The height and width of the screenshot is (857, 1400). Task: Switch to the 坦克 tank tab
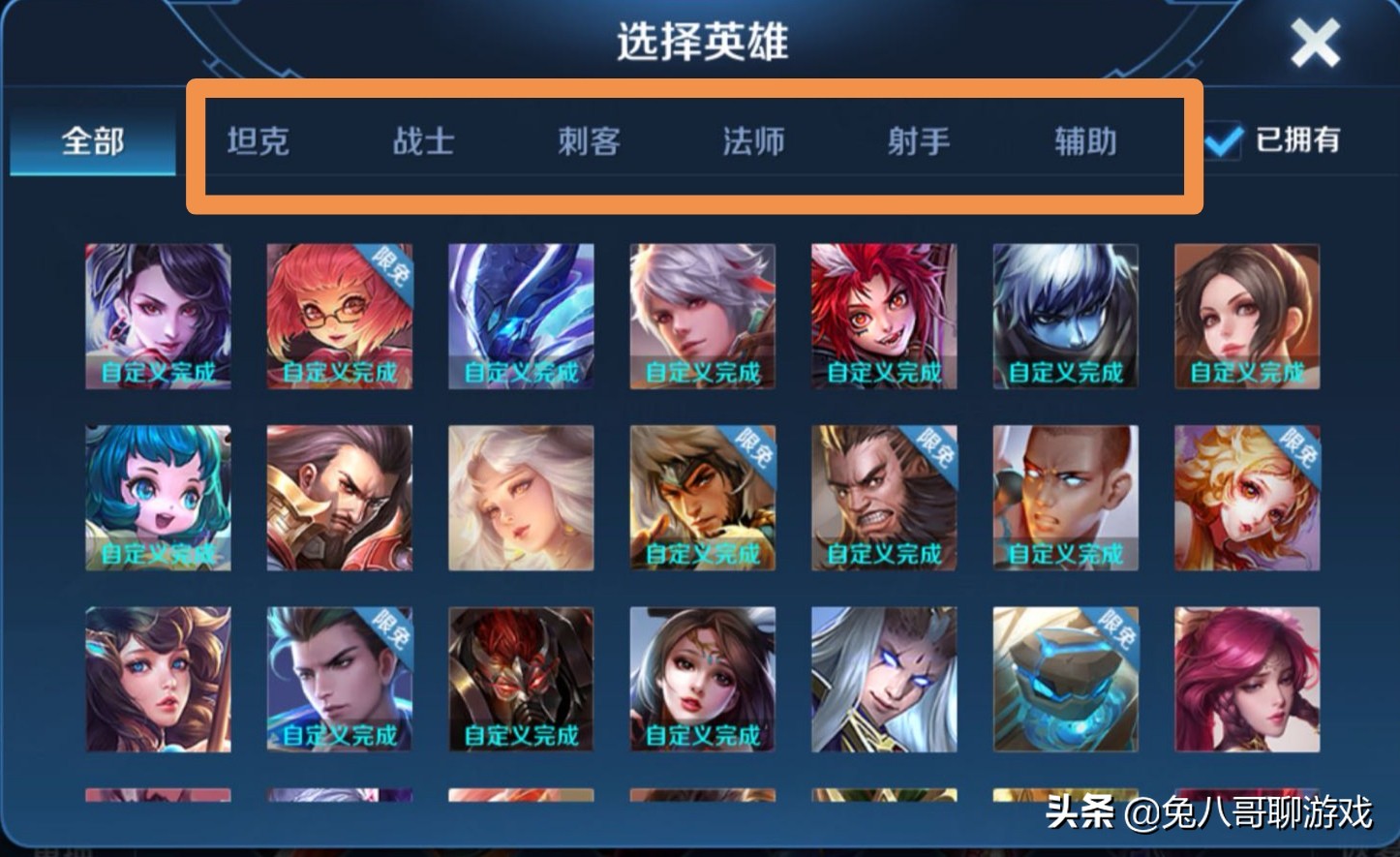[258, 141]
